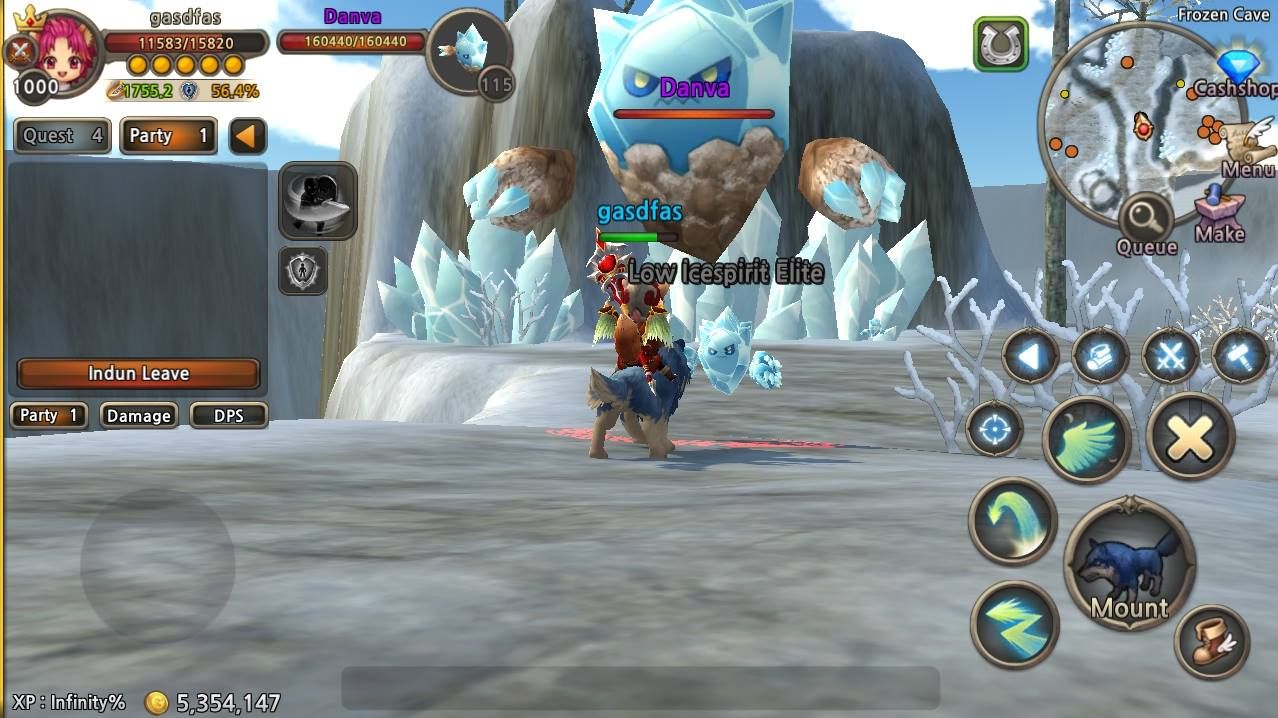This screenshot has width=1278, height=718.
Task: Use the yellow X cancel button
Action: click(x=1190, y=436)
